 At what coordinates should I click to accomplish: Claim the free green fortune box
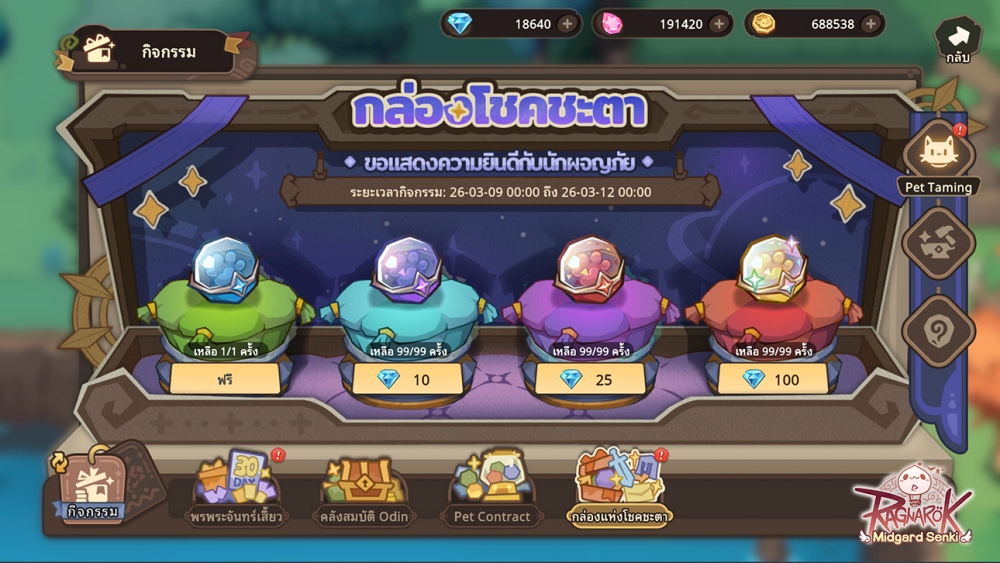[225, 379]
